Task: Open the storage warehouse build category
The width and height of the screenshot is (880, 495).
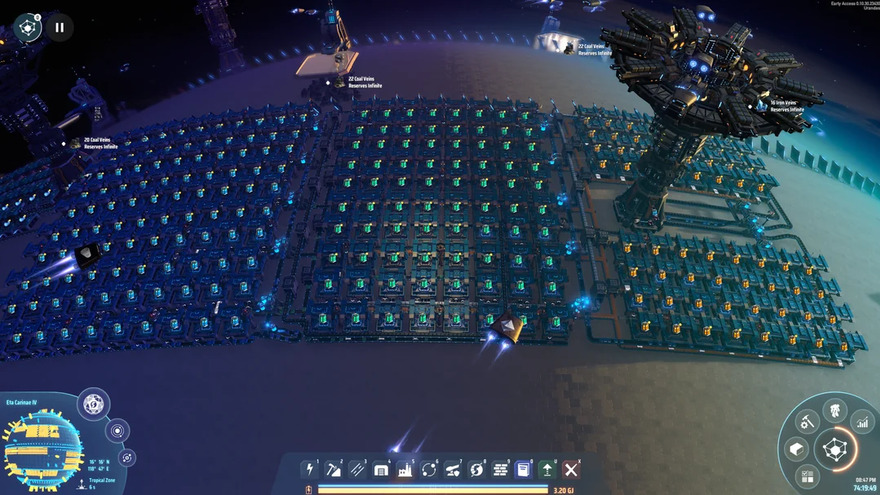Action: [381, 469]
